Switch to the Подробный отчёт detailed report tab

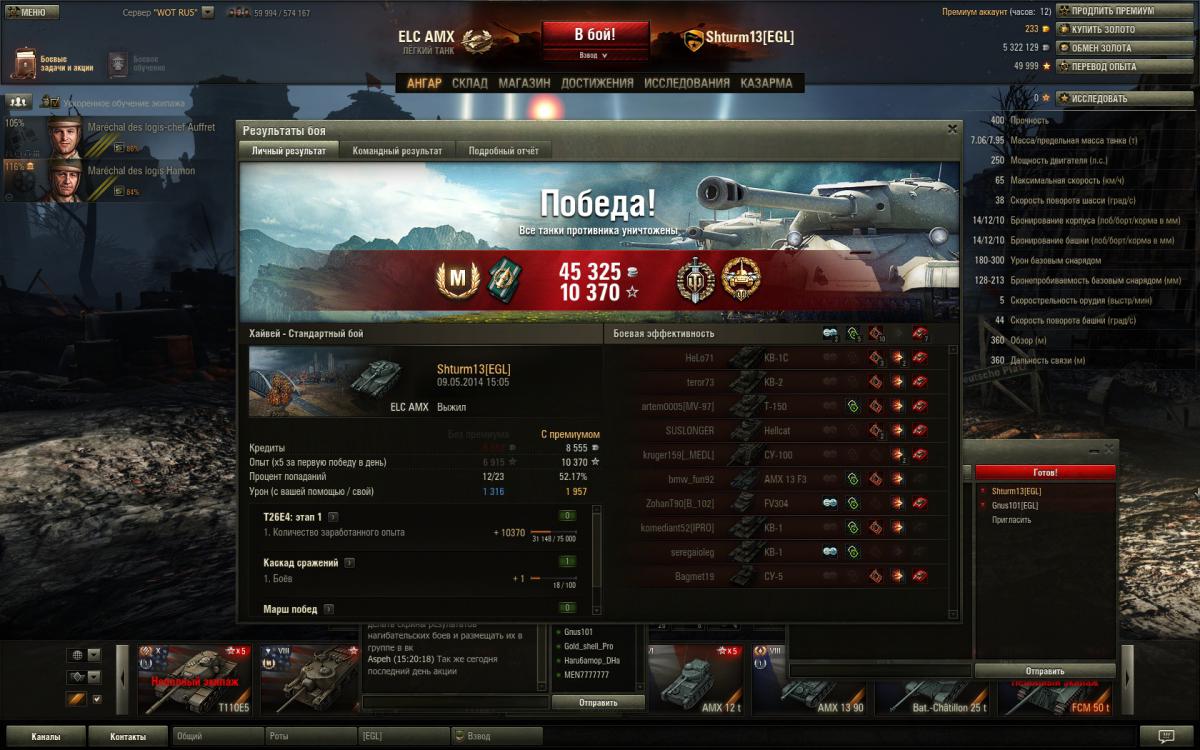(503, 151)
